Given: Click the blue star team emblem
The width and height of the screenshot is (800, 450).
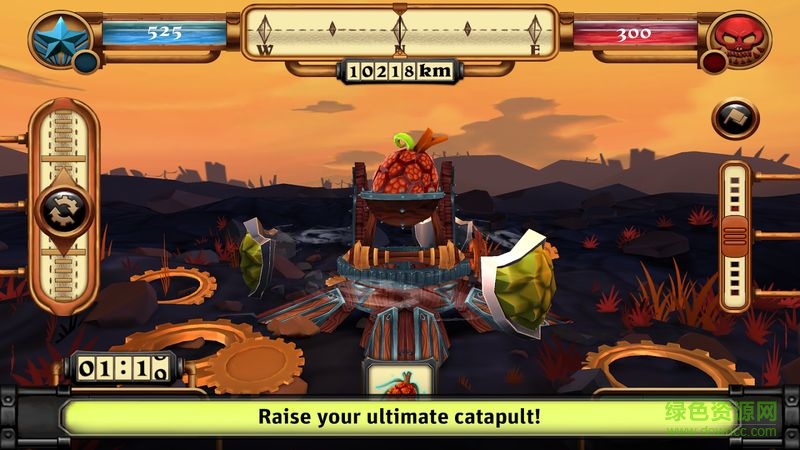Looking at the screenshot, I should (x=58, y=38).
